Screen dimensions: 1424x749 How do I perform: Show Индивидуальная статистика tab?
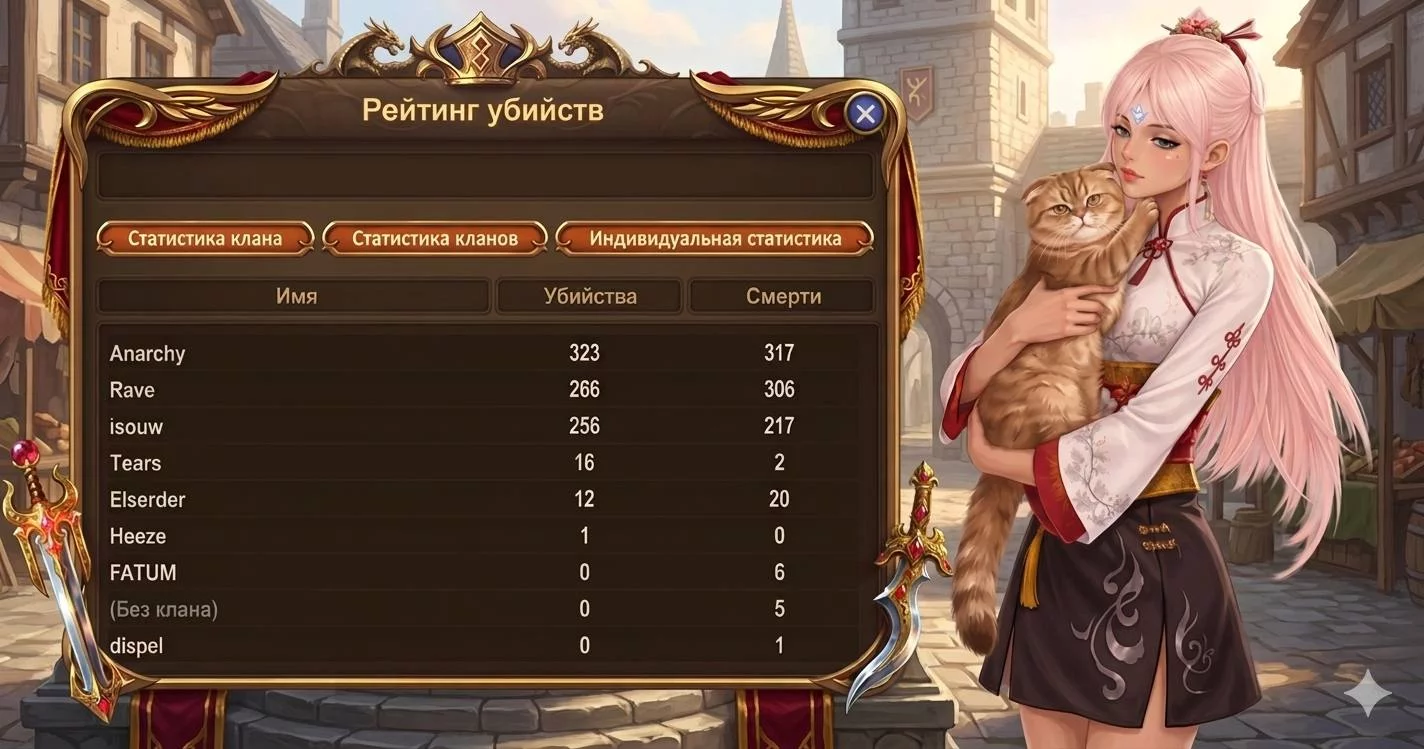tap(715, 239)
